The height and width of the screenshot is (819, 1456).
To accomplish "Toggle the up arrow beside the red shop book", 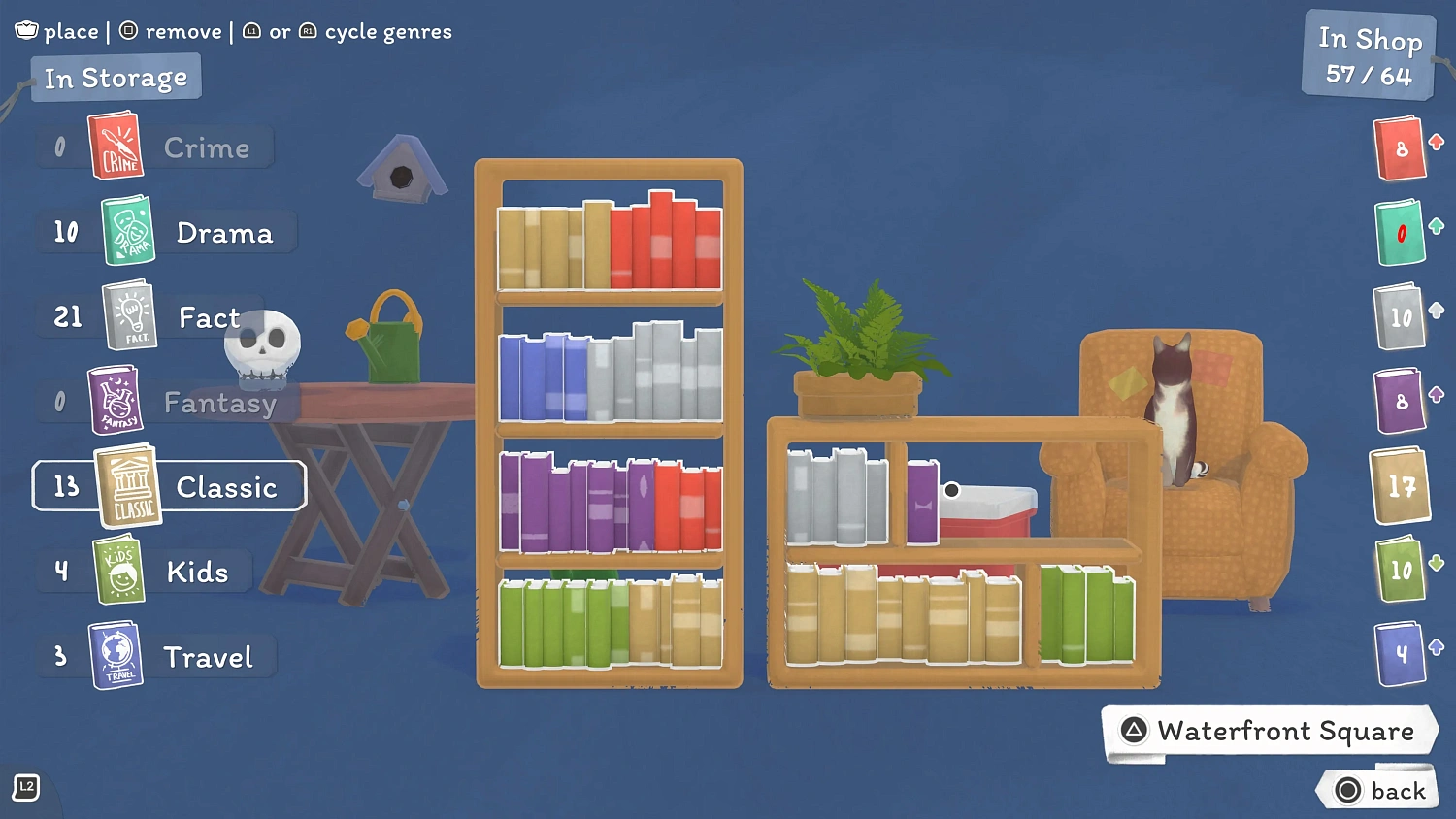I will pyautogui.click(x=1438, y=144).
